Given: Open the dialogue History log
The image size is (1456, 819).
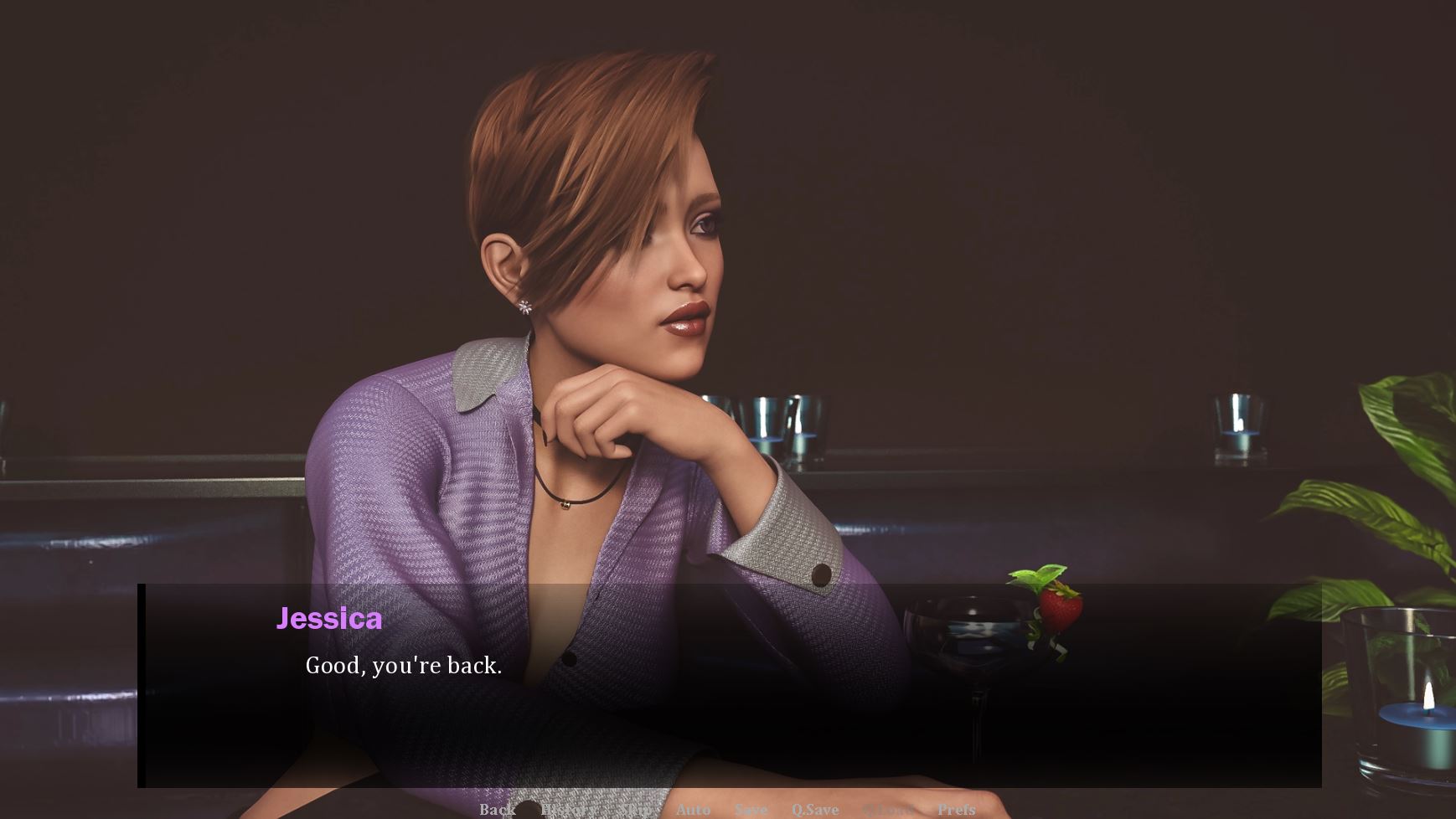Looking at the screenshot, I should point(568,809).
